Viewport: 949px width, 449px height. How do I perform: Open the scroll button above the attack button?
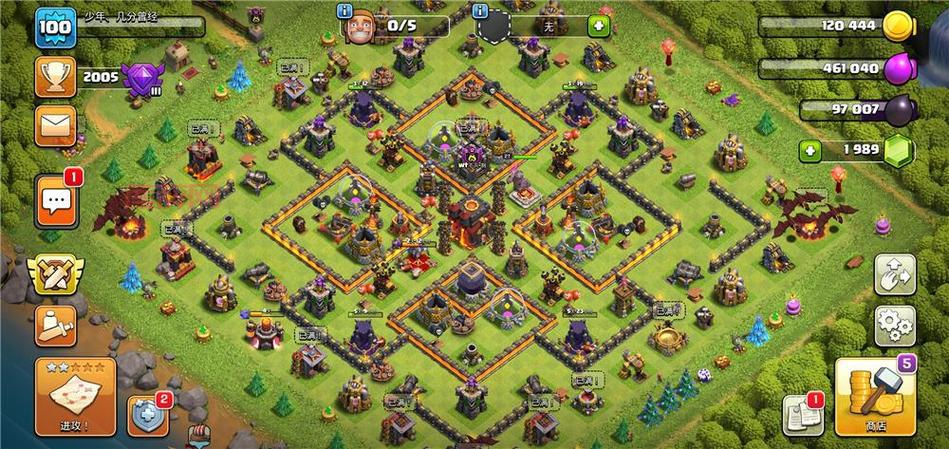coord(56,325)
